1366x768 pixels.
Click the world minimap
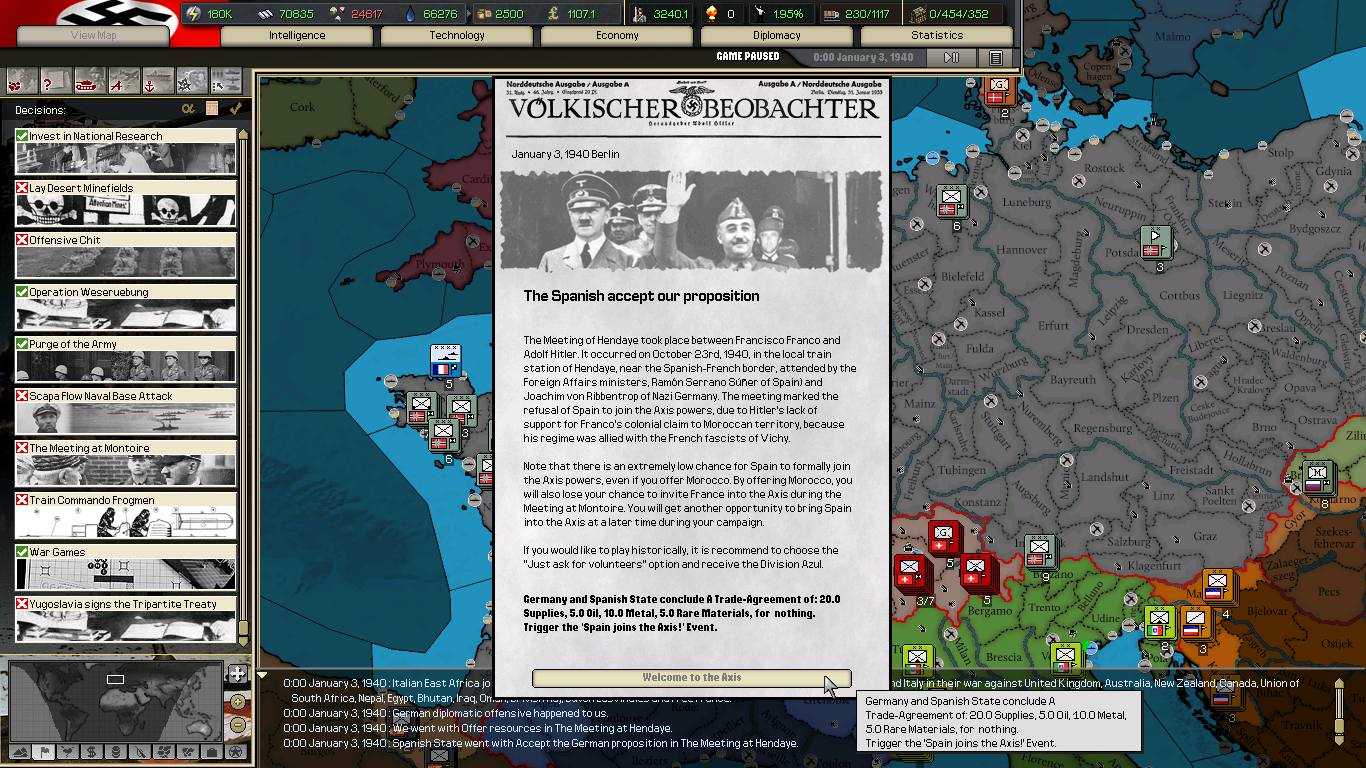[x=115, y=699]
